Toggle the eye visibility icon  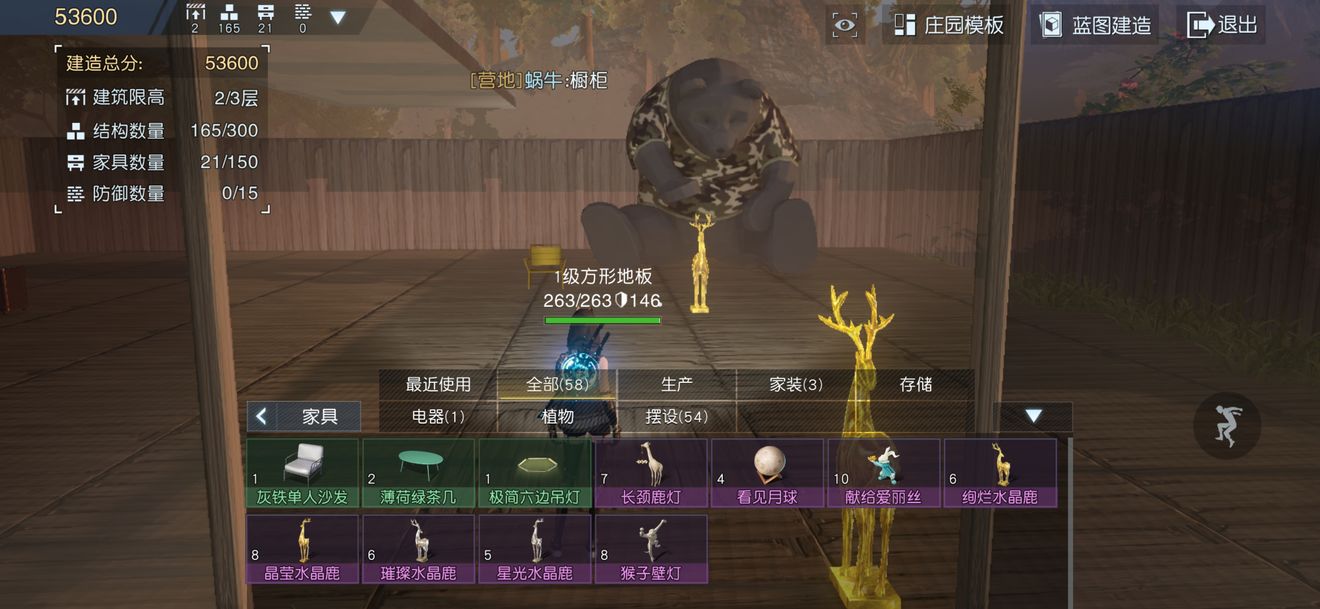pos(845,26)
